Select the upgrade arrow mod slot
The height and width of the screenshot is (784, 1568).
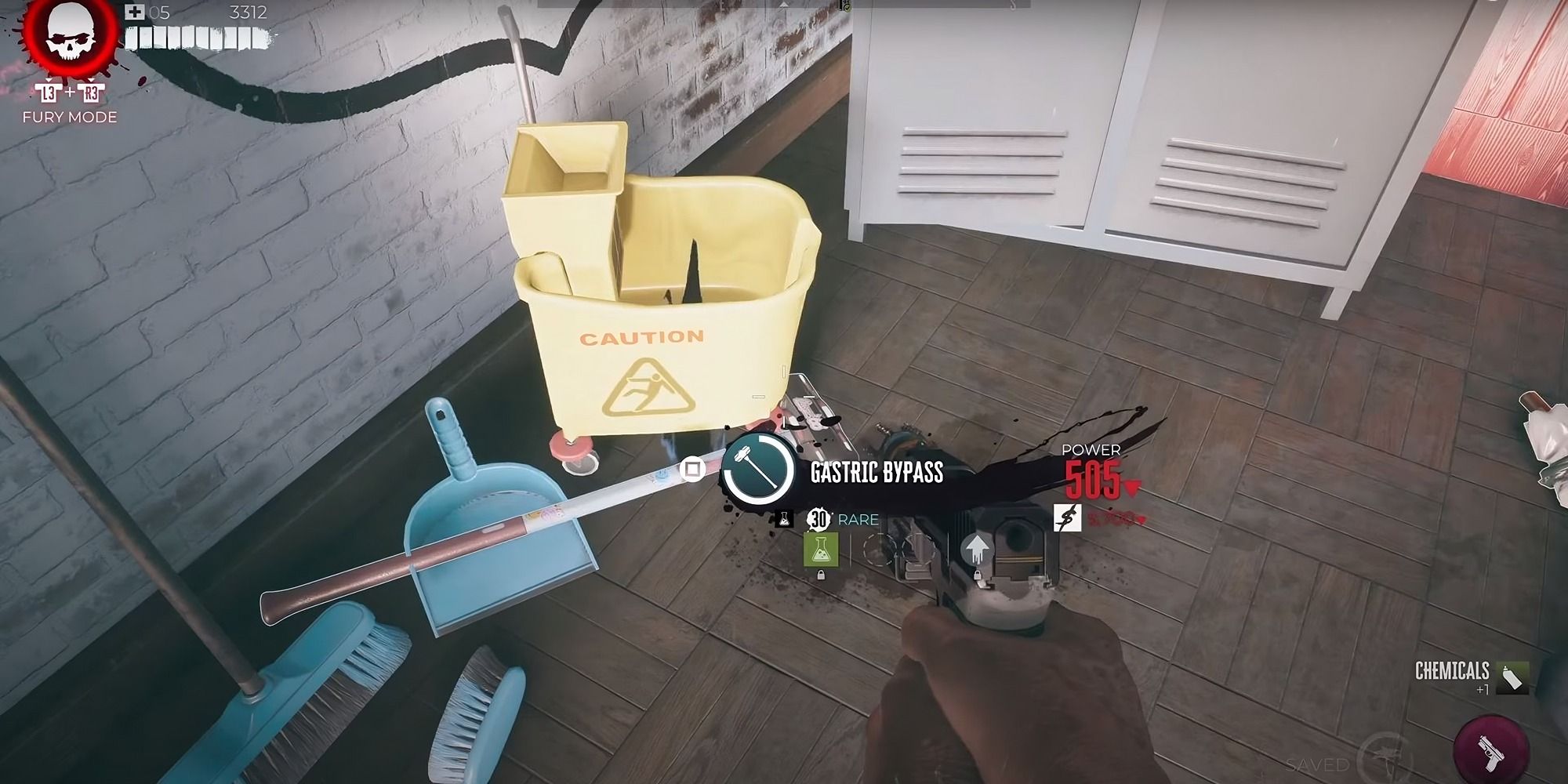(975, 549)
